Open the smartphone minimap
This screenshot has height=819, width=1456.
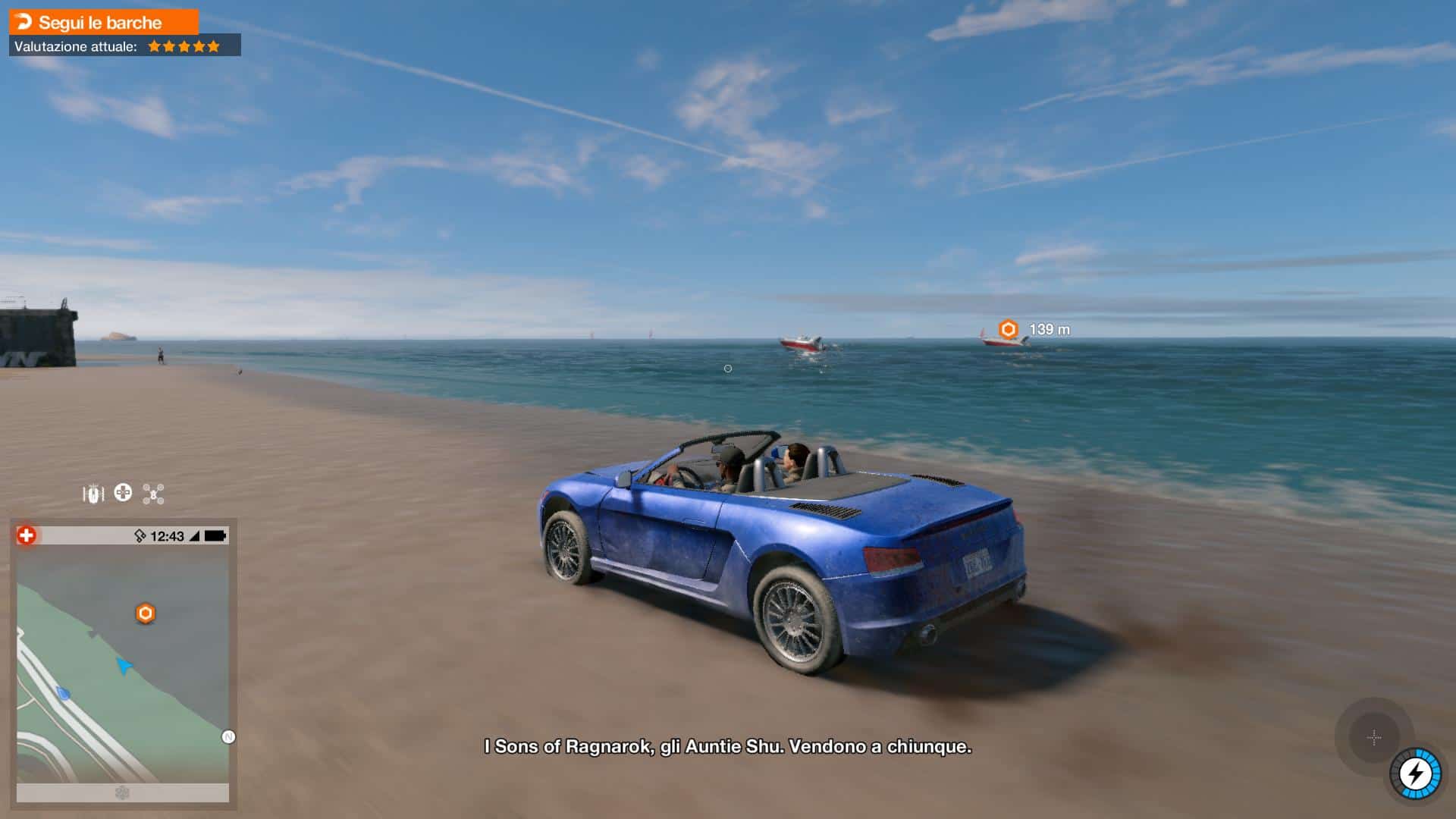(x=123, y=664)
